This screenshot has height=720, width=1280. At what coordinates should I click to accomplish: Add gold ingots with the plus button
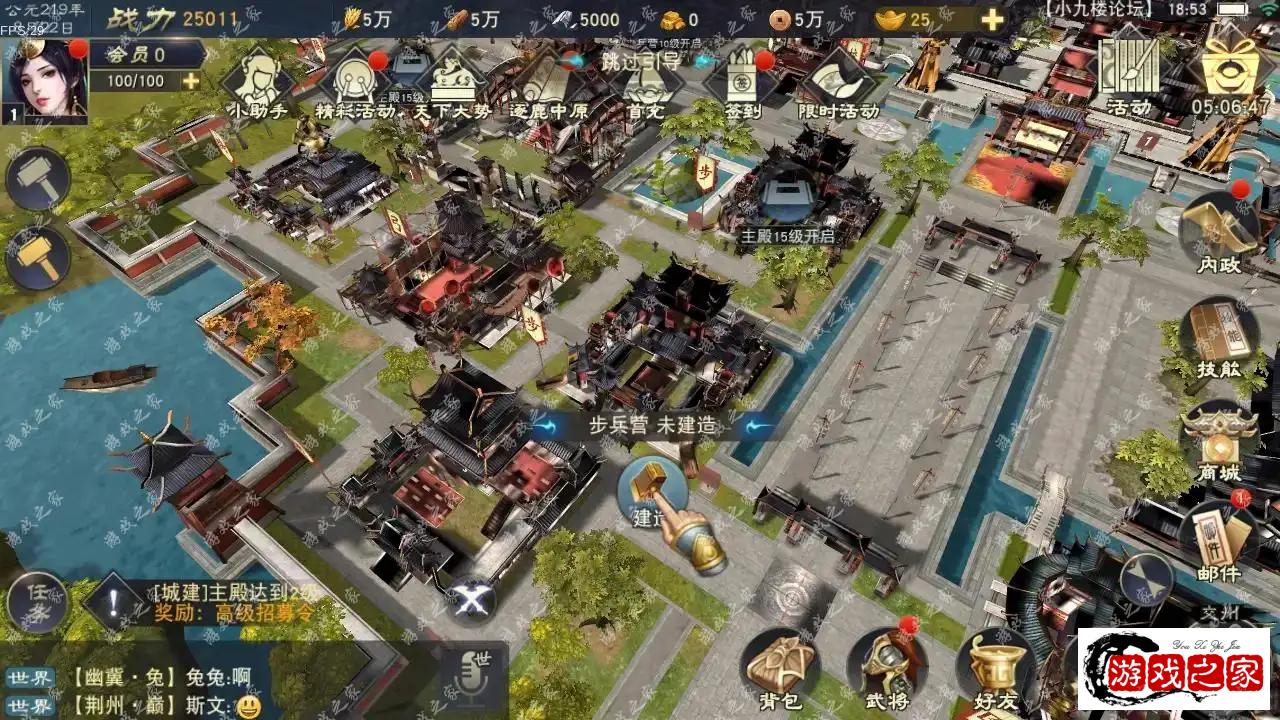point(991,19)
